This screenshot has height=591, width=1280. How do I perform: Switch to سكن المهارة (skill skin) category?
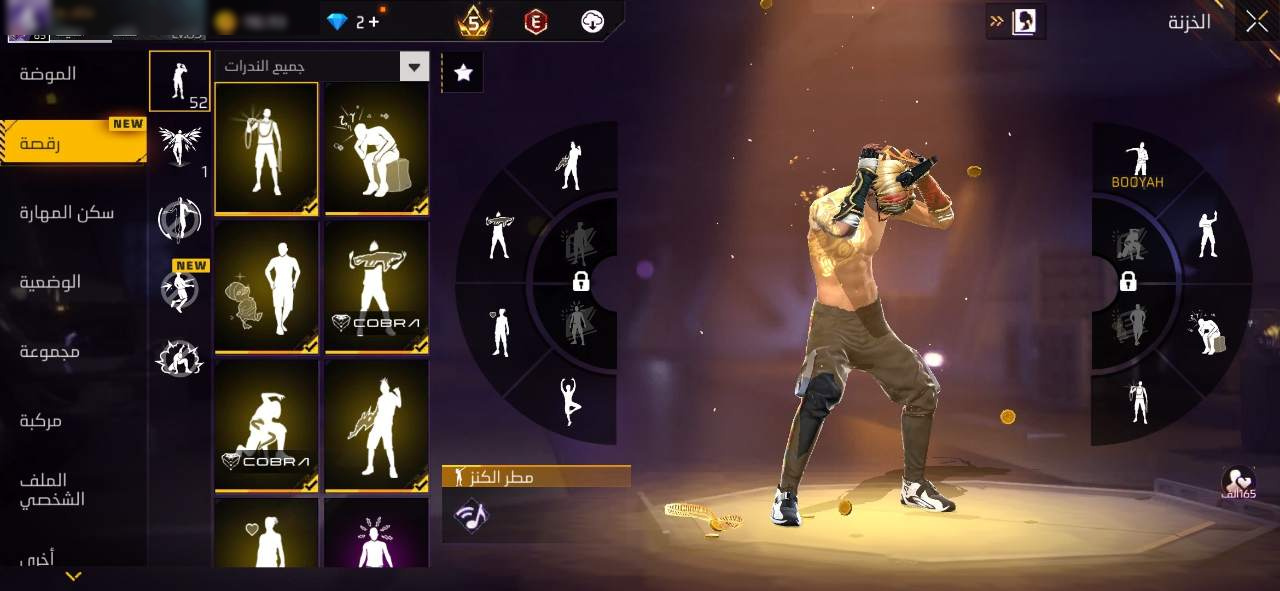(x=67, y=212)
